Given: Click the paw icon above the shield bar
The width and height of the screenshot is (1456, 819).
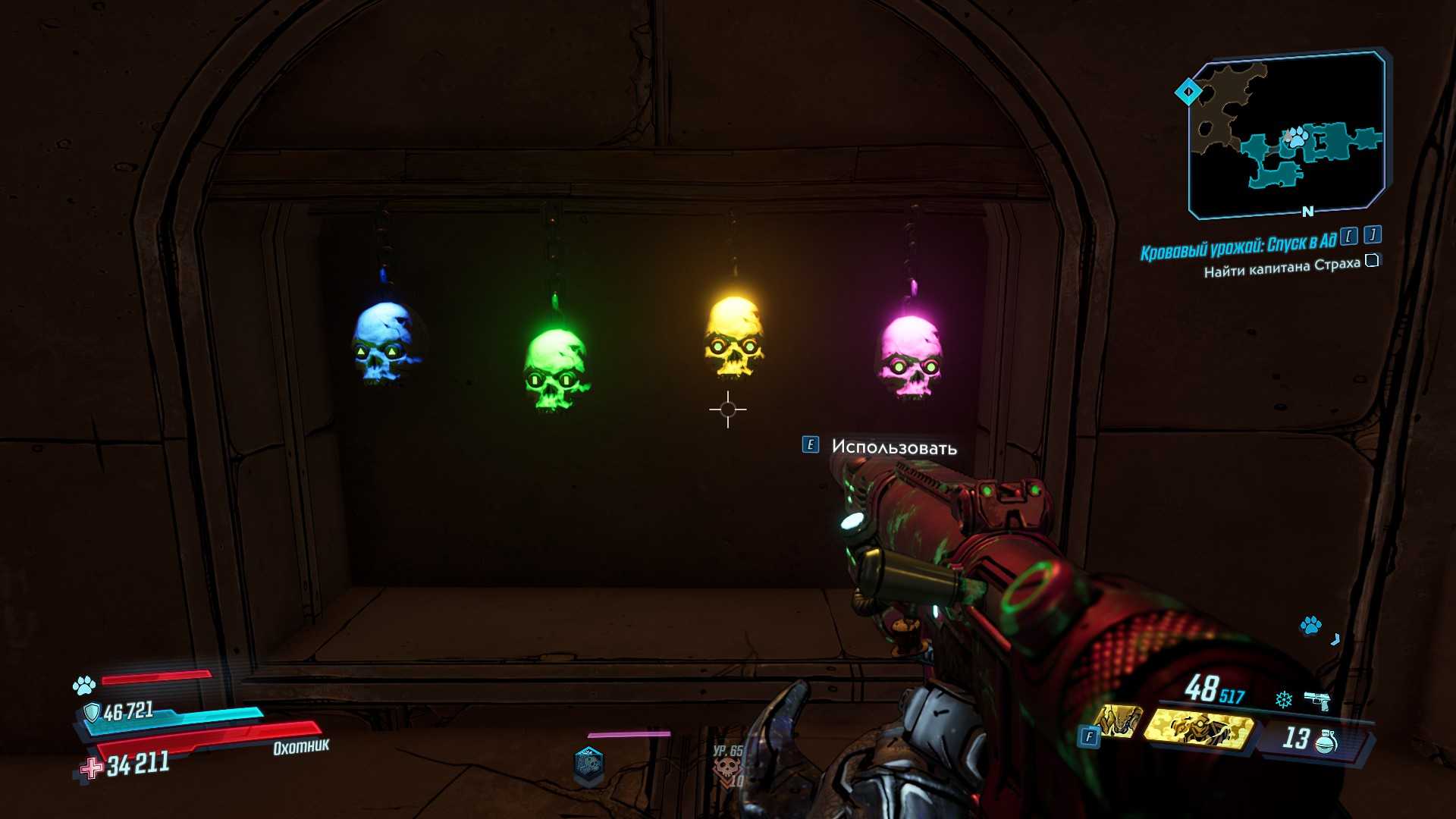Looking at the screenshot, I should 83,686.
